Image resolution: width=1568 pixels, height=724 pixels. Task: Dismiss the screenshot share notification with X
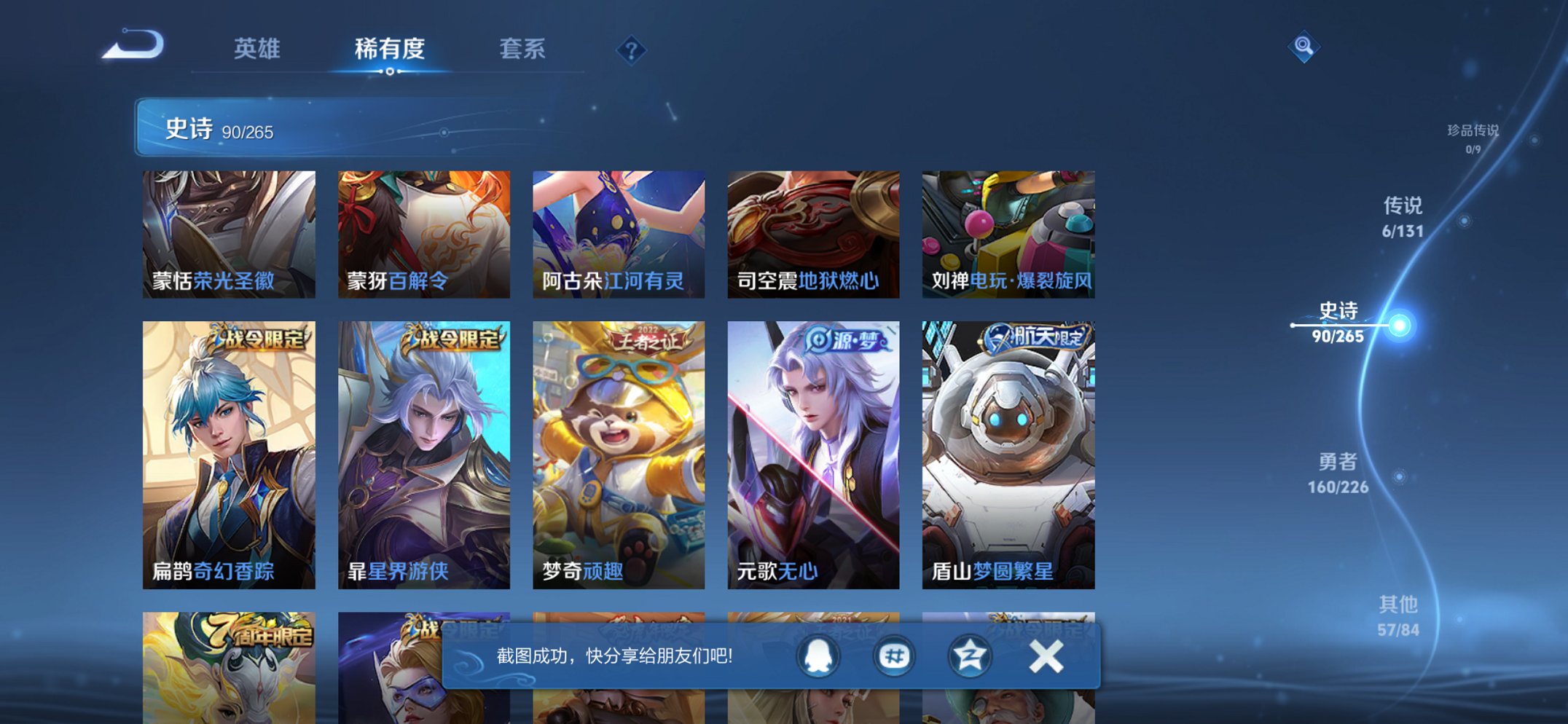[1045, 656]
